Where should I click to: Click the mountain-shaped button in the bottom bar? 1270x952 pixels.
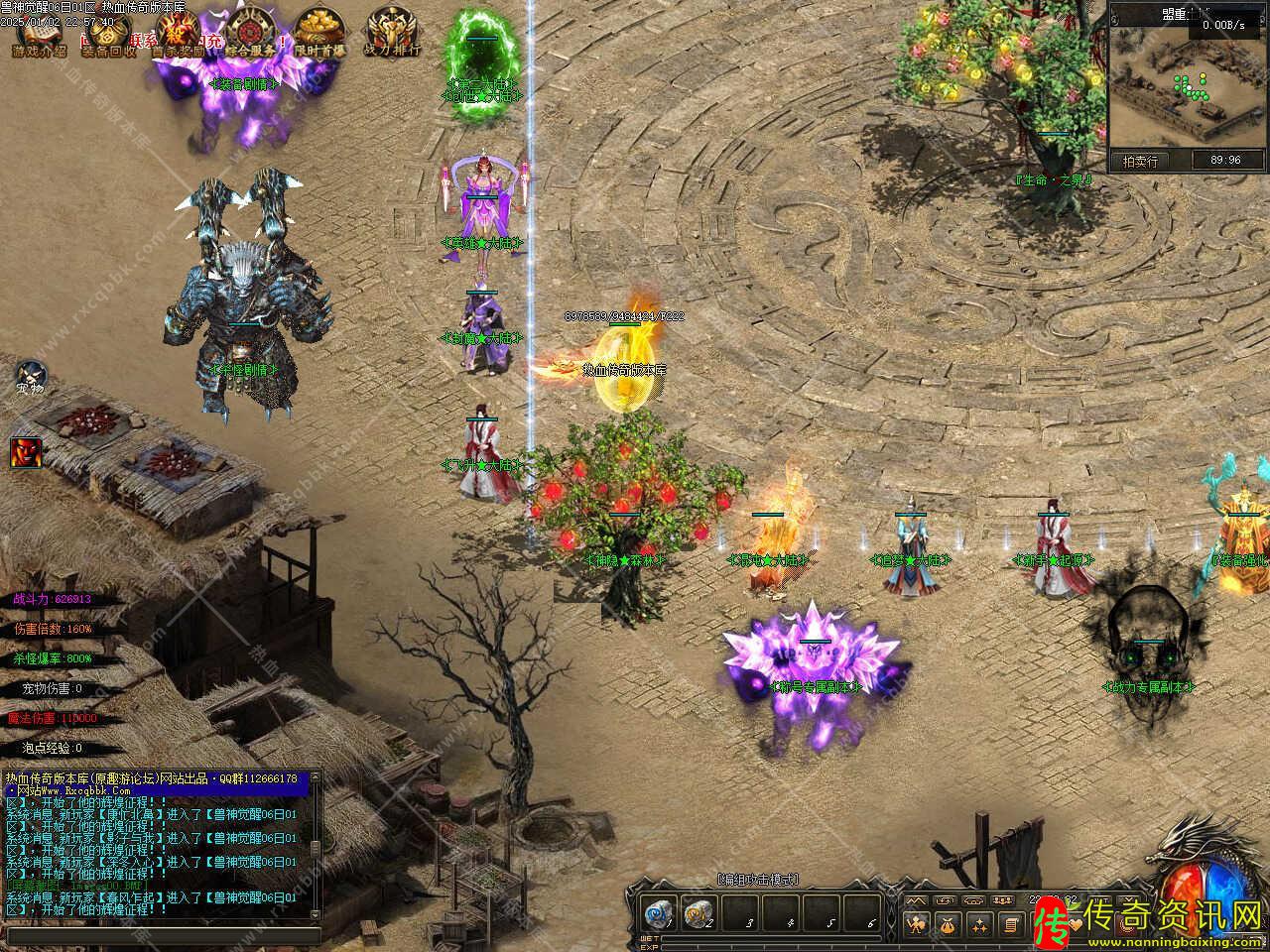pos(916,899)
